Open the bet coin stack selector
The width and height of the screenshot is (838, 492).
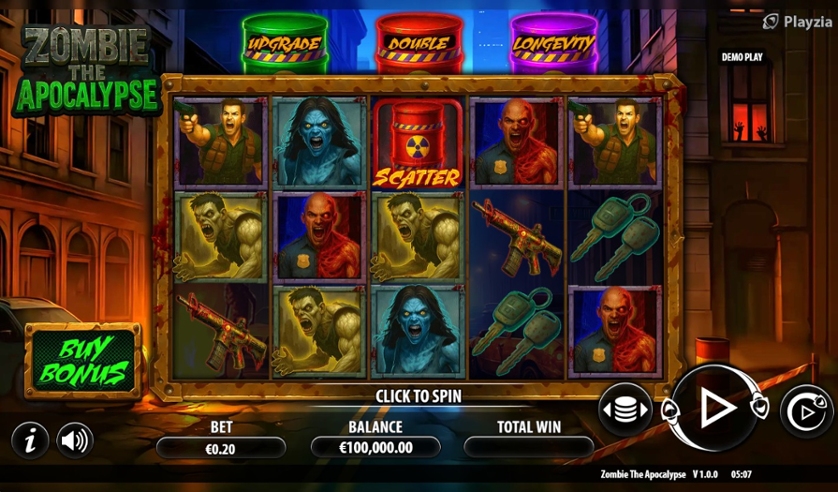point(625,409)
